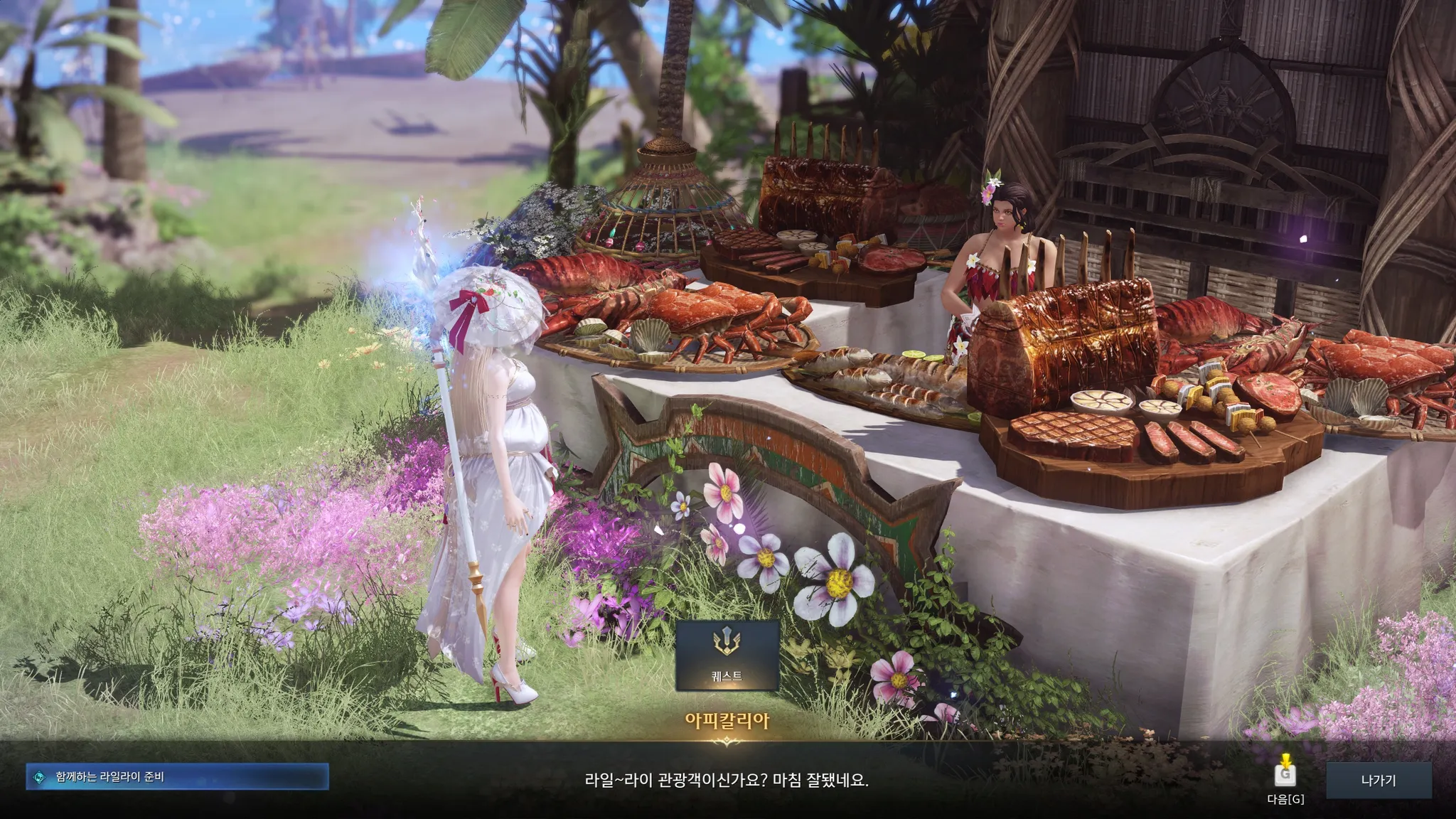The width and height of the screenshot is (1456, 819).
Task: Advance dialogue with the 다음 icon
Action: tap(1285, 773)
